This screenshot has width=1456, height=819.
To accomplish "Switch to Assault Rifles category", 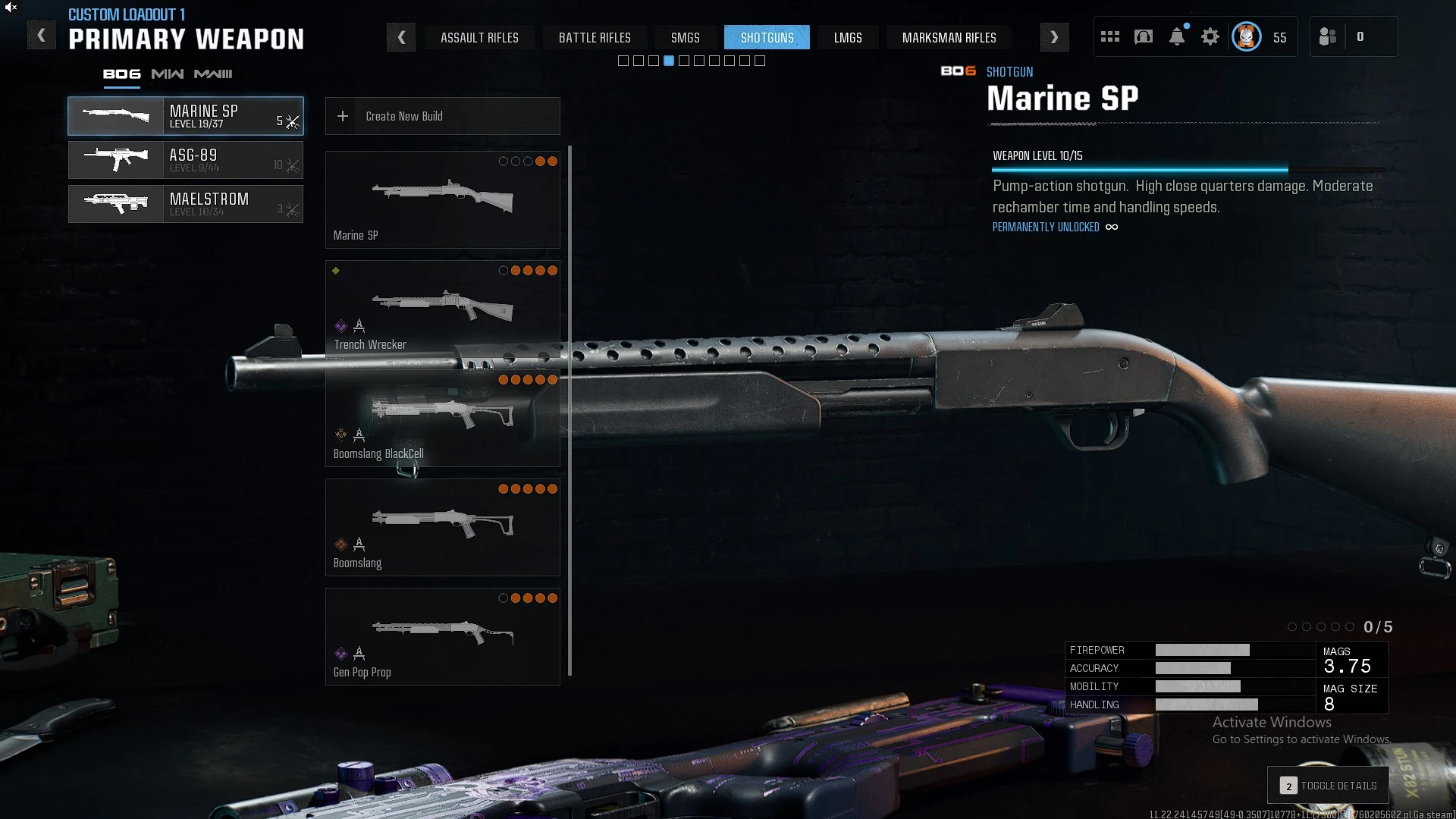I will pos(479,37).
